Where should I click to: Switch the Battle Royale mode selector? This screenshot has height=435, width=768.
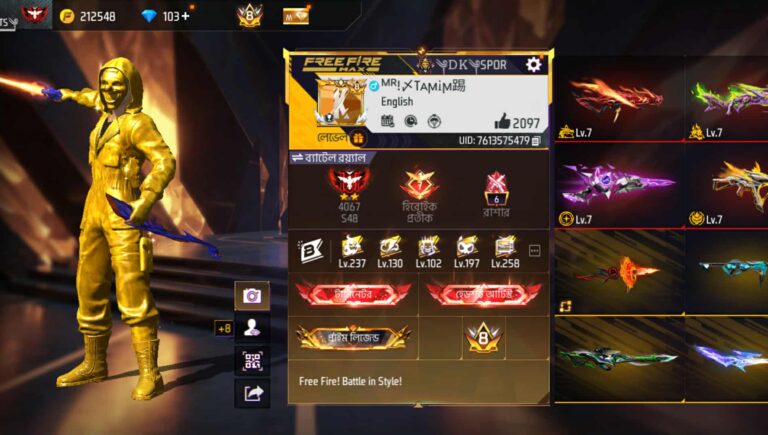click(x=330, y=158)
